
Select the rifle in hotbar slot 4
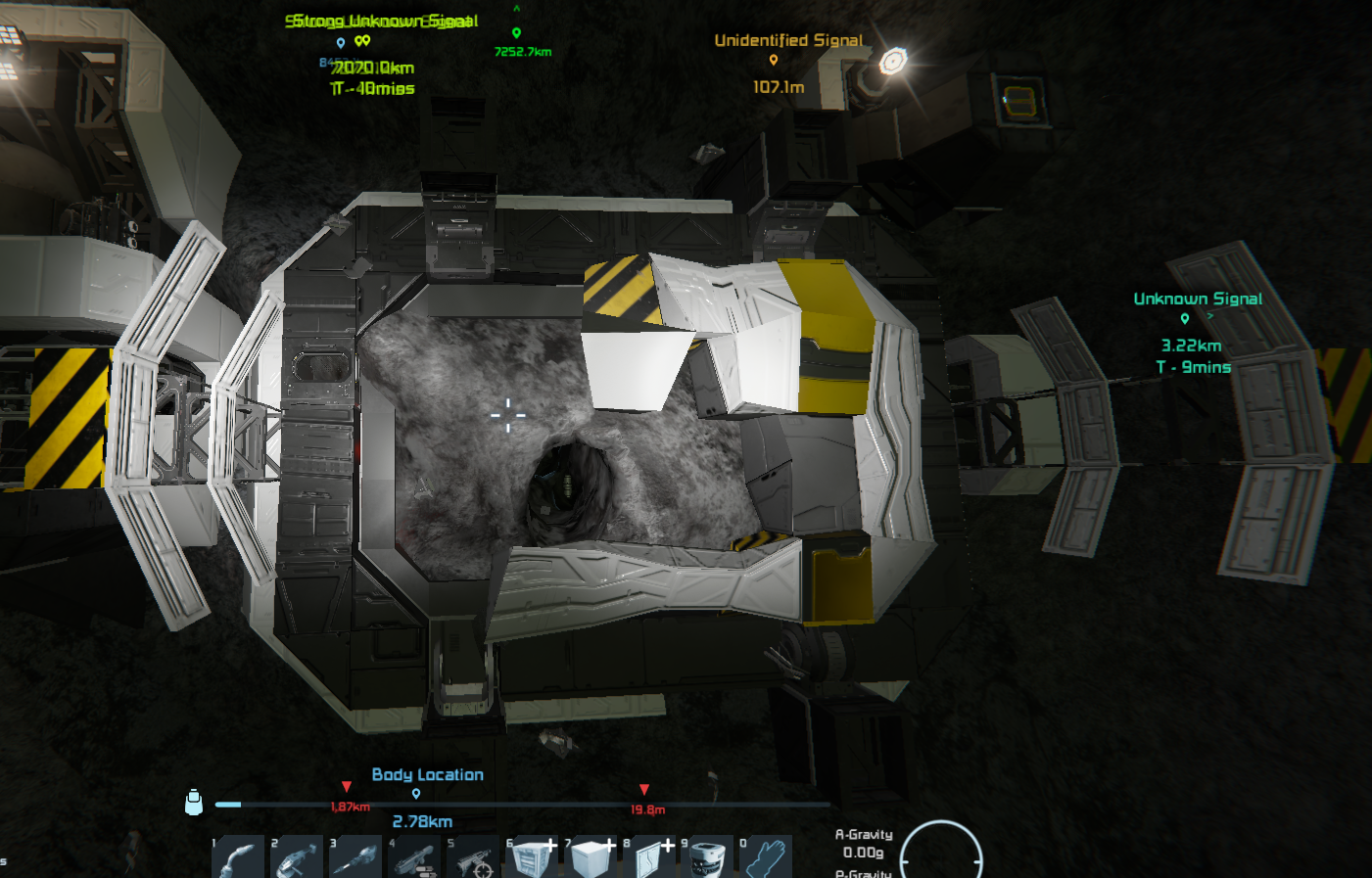[414, 858]
